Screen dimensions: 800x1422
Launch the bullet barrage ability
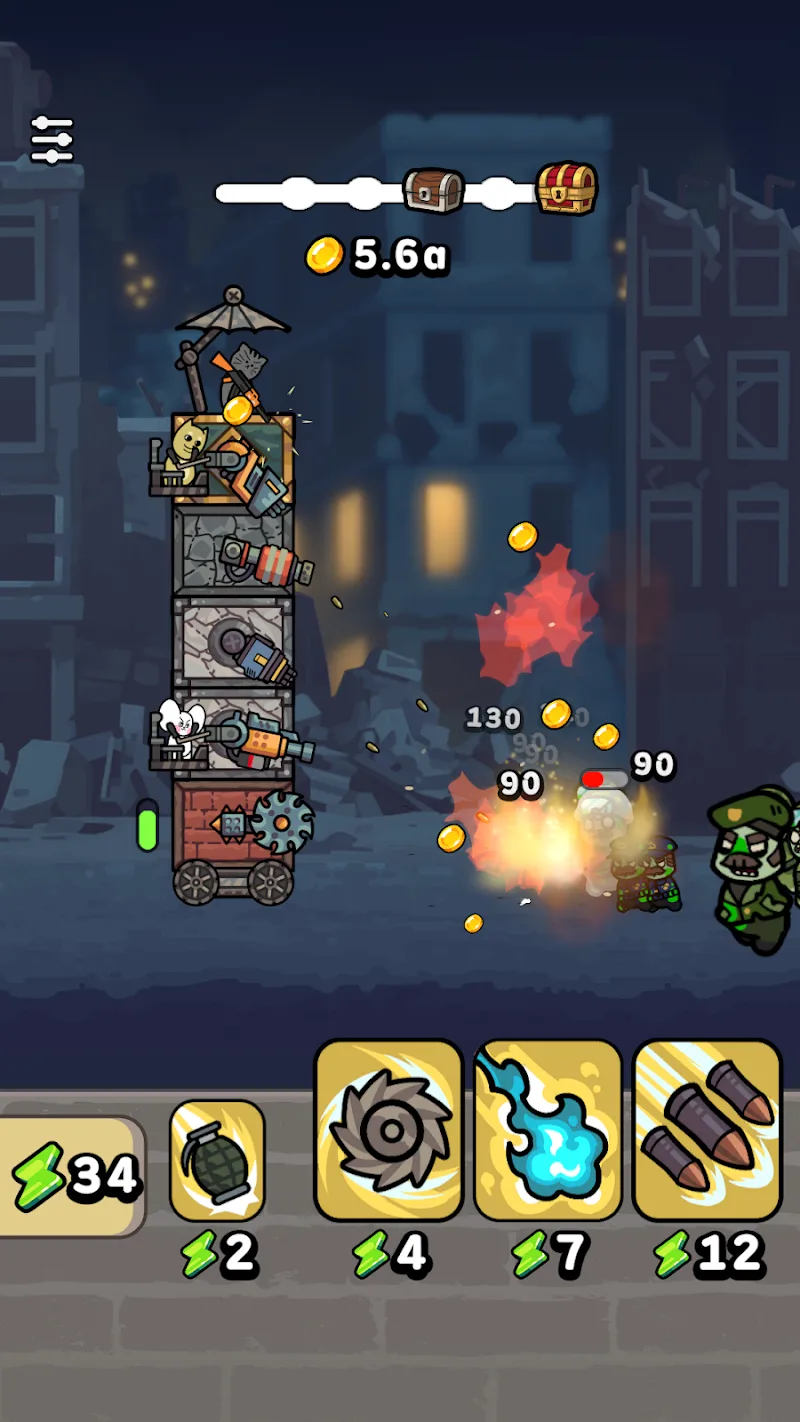click(707, 1130)
